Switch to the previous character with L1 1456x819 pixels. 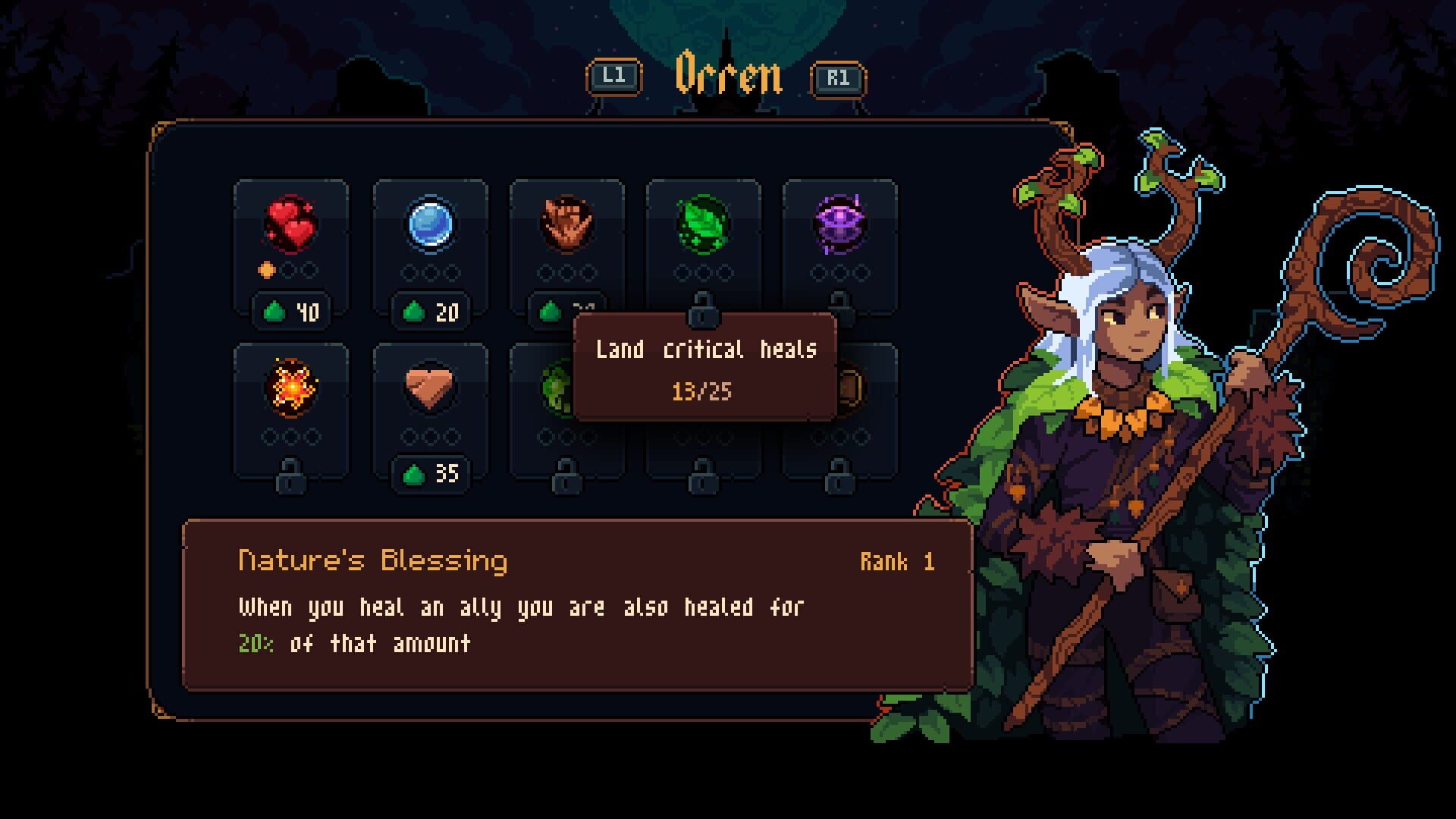click(x=616, y=76)
